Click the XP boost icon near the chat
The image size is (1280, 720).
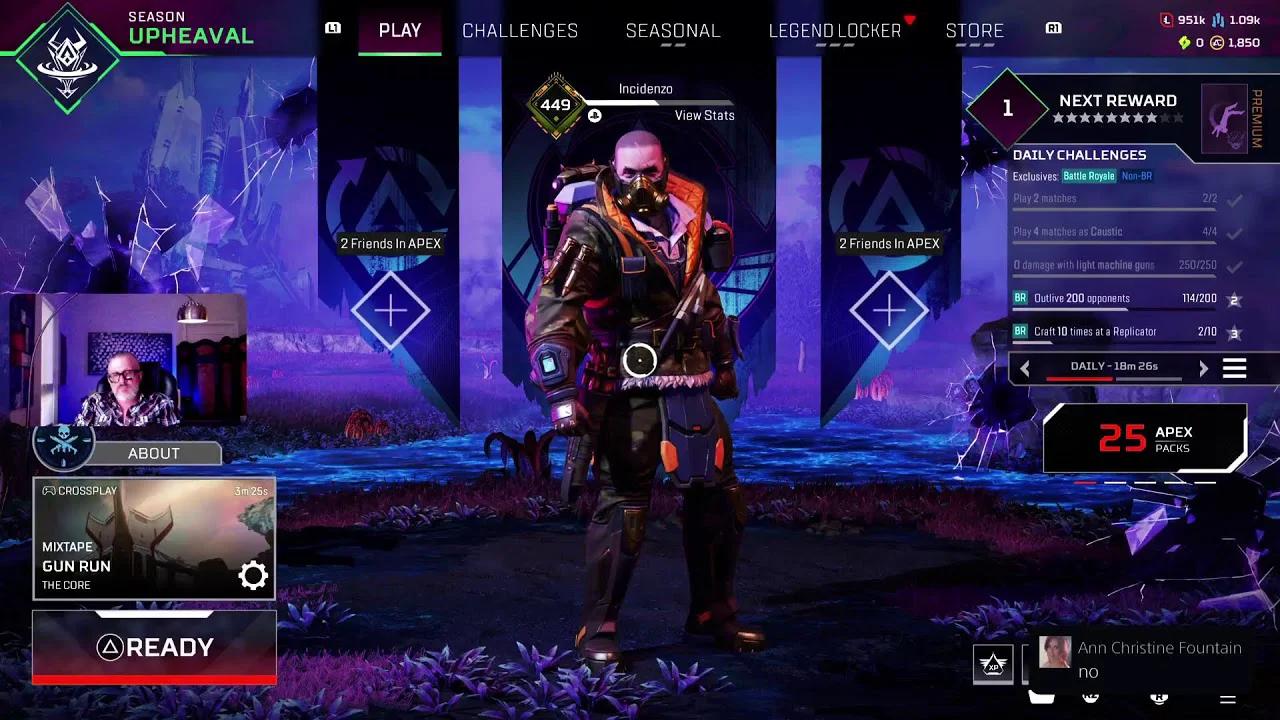992,663
